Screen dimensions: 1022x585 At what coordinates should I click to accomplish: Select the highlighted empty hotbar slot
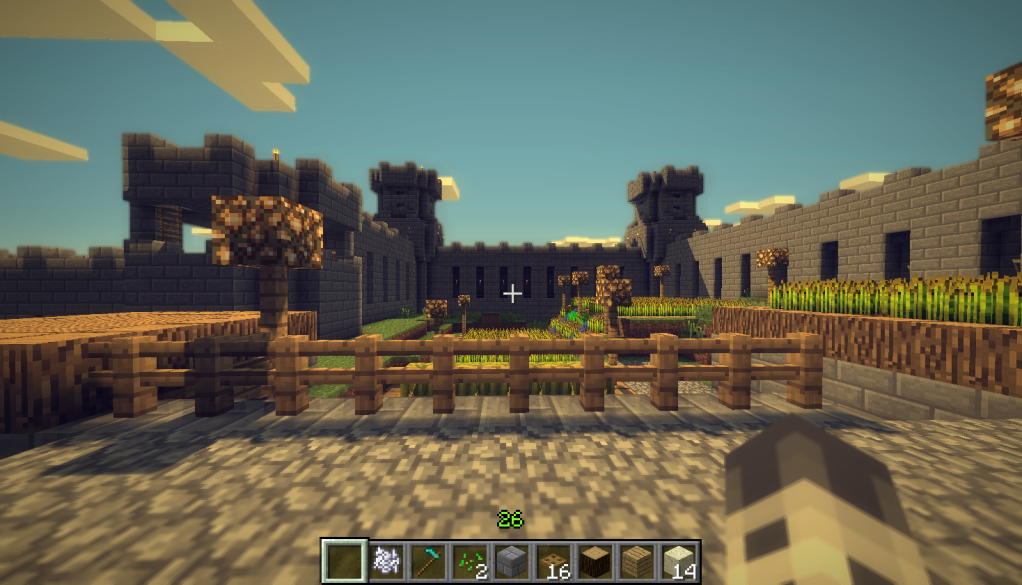click(344, 560)
